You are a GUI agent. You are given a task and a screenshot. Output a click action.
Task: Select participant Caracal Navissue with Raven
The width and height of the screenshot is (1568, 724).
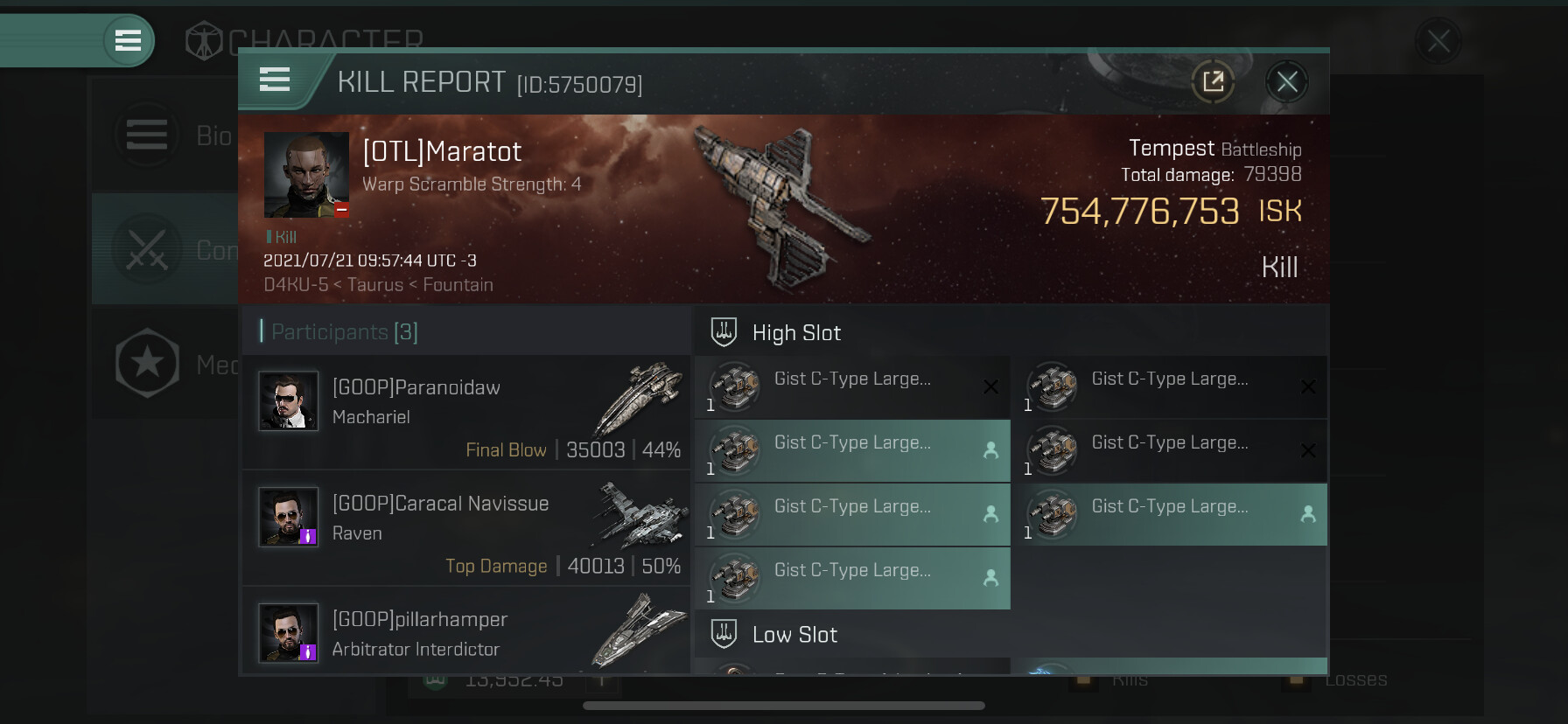coord(465,527)
